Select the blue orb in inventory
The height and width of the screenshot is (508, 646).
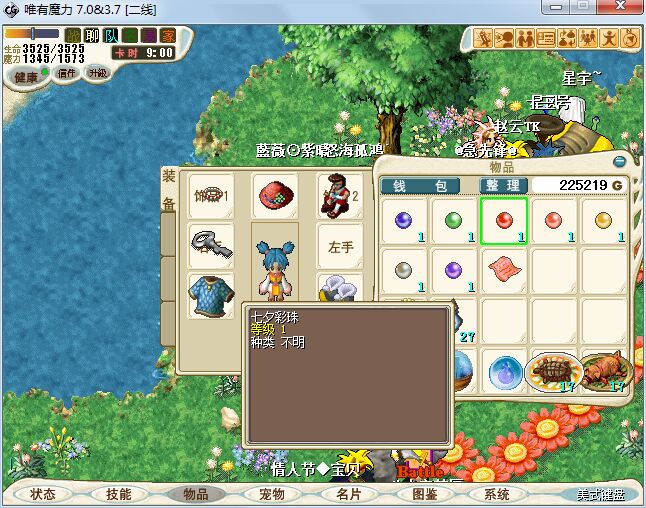click(404, 221)
